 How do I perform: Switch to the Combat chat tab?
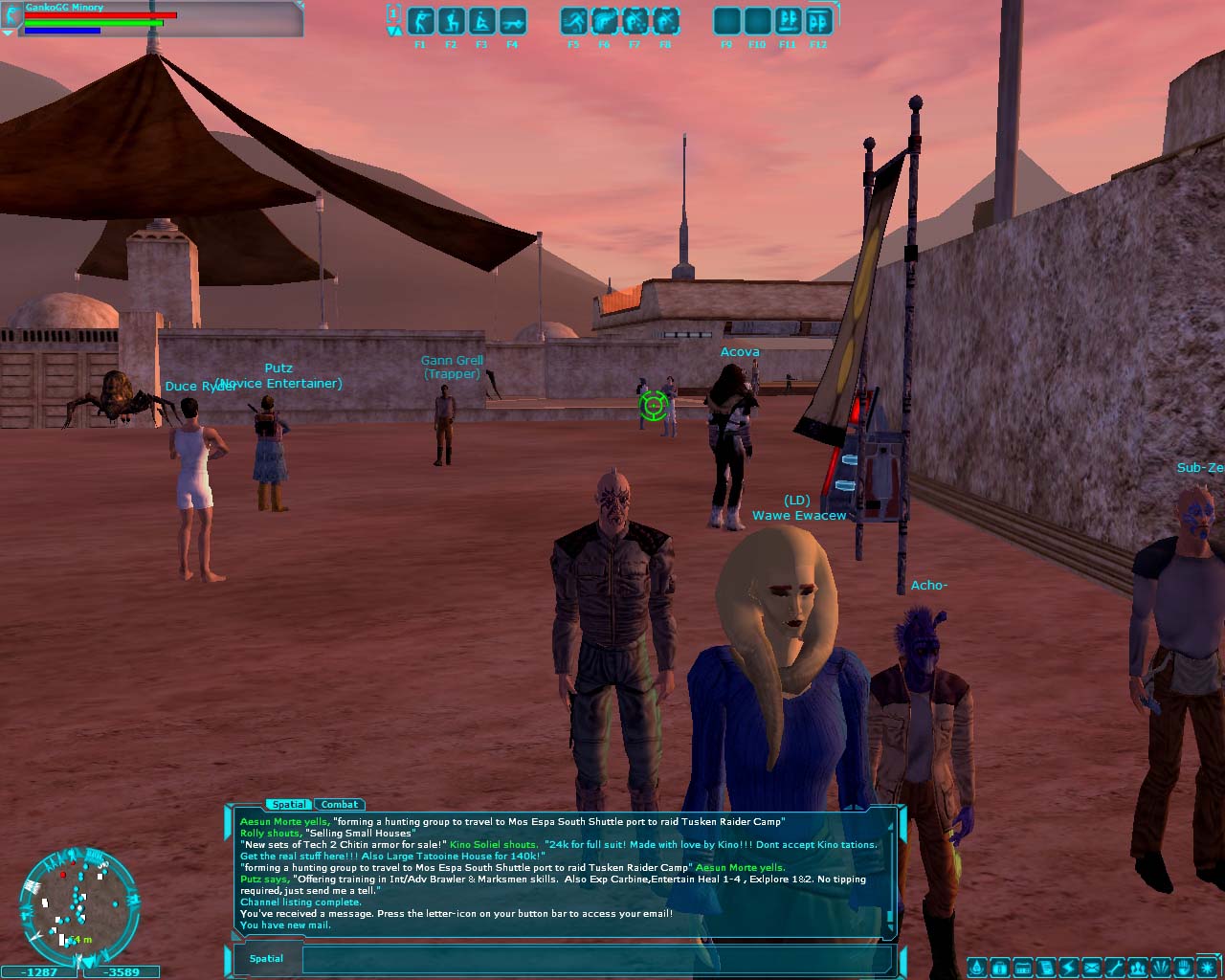click(x=340, y=805)
